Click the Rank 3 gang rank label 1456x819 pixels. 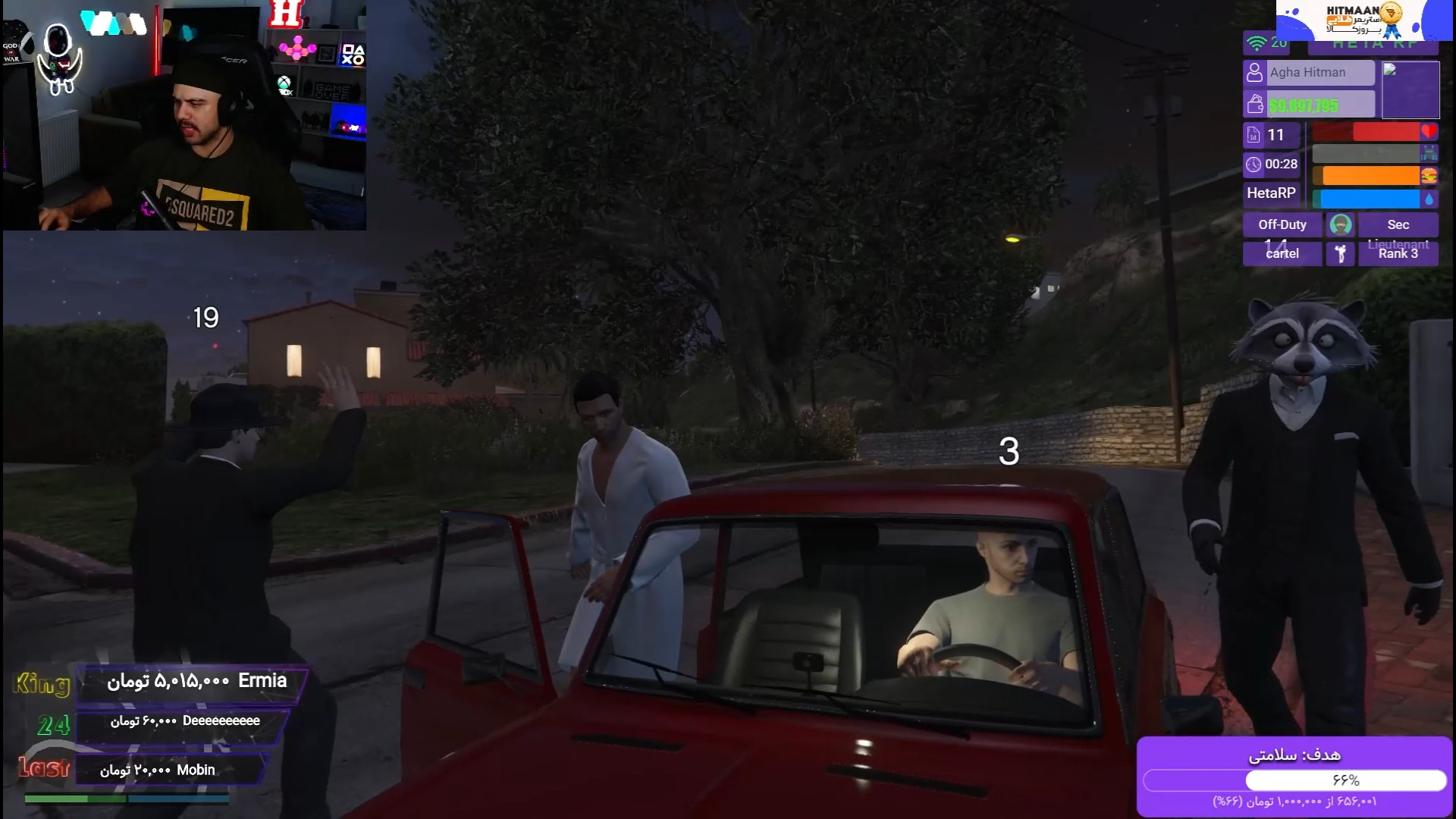[1398, 253]
